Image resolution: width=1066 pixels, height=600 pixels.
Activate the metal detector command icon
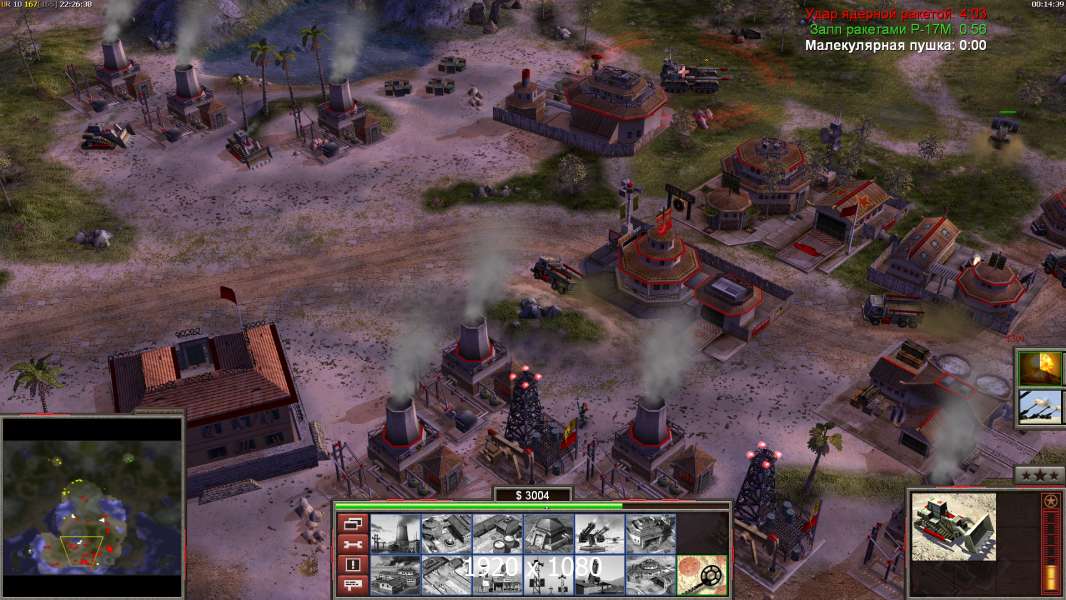[702, 575]
